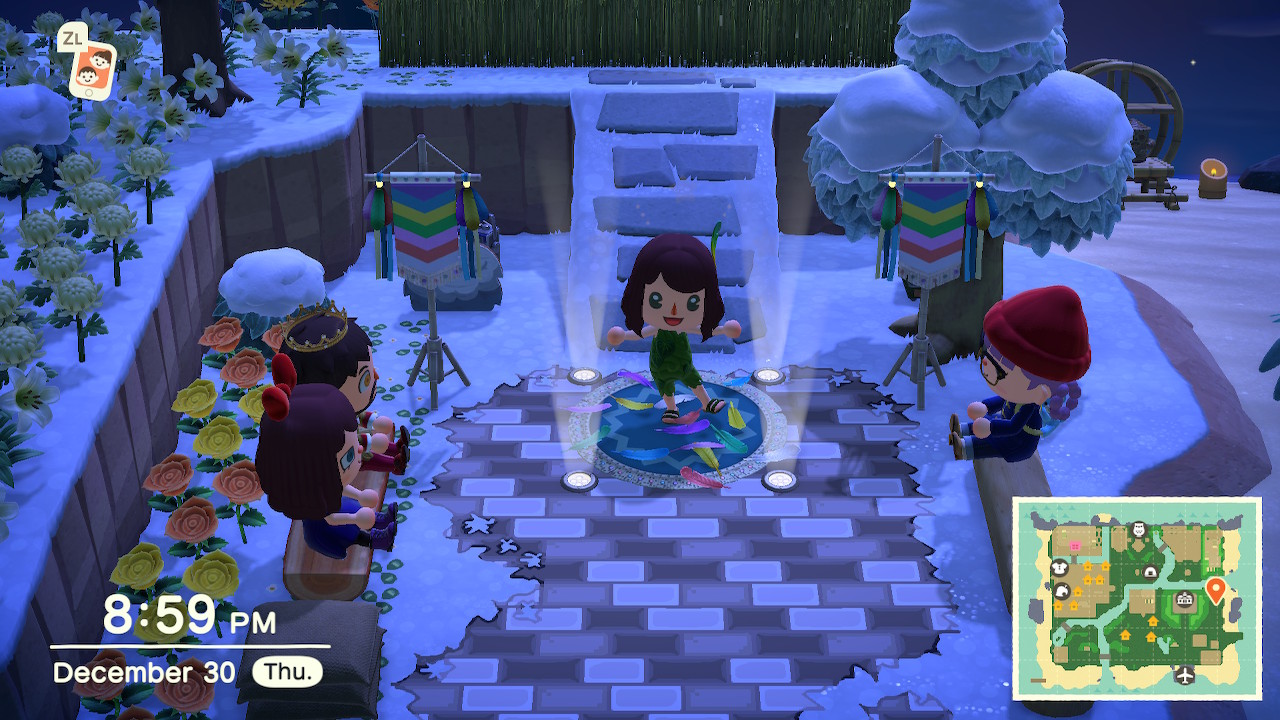1280x720 pixels.
Task: Open the island minimap
Action: pyautogui.click(x=1137, y=597)
